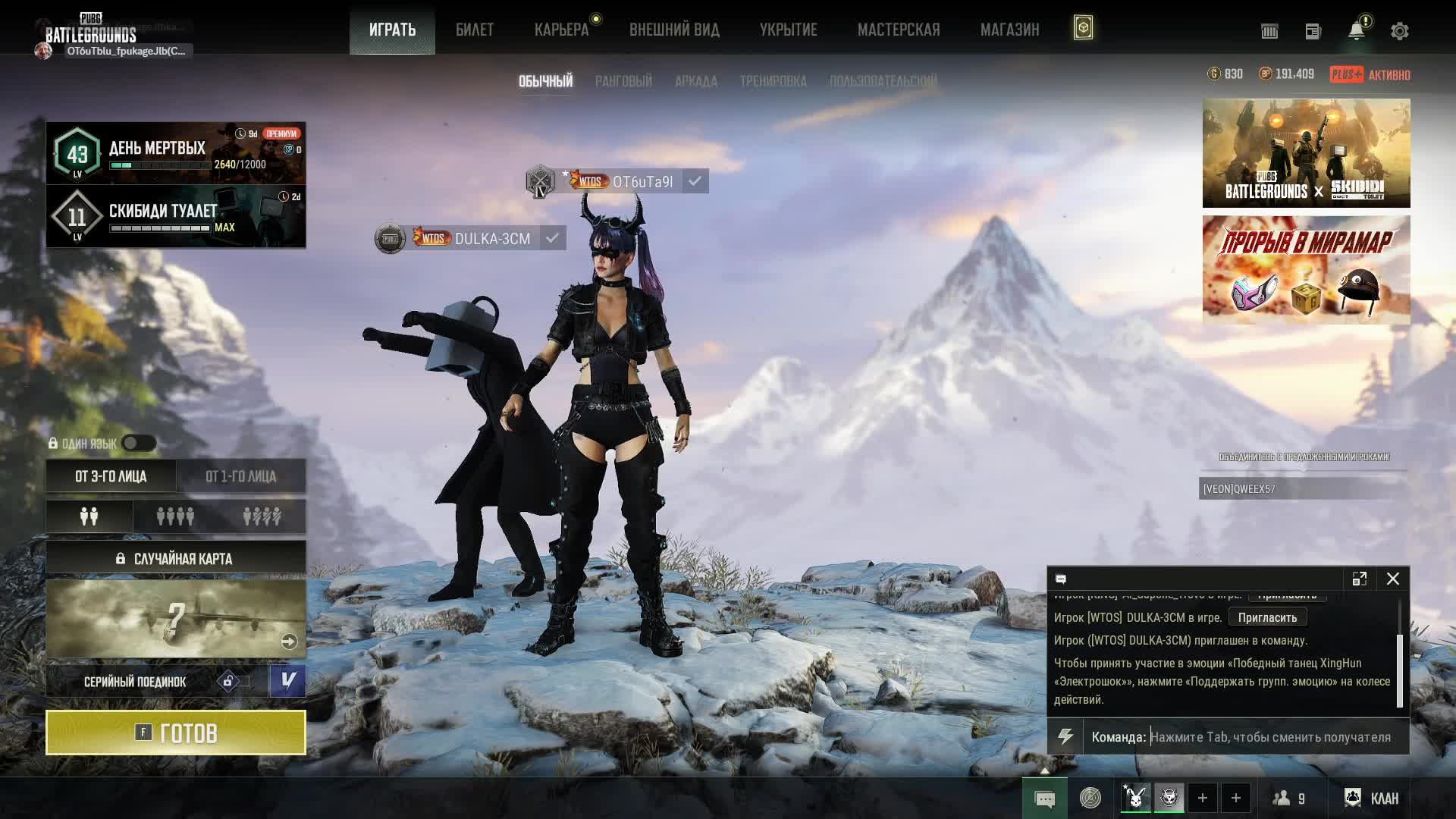The image size is (1456, 819).
Task: Close the chat window
Action: [1393, 579]
